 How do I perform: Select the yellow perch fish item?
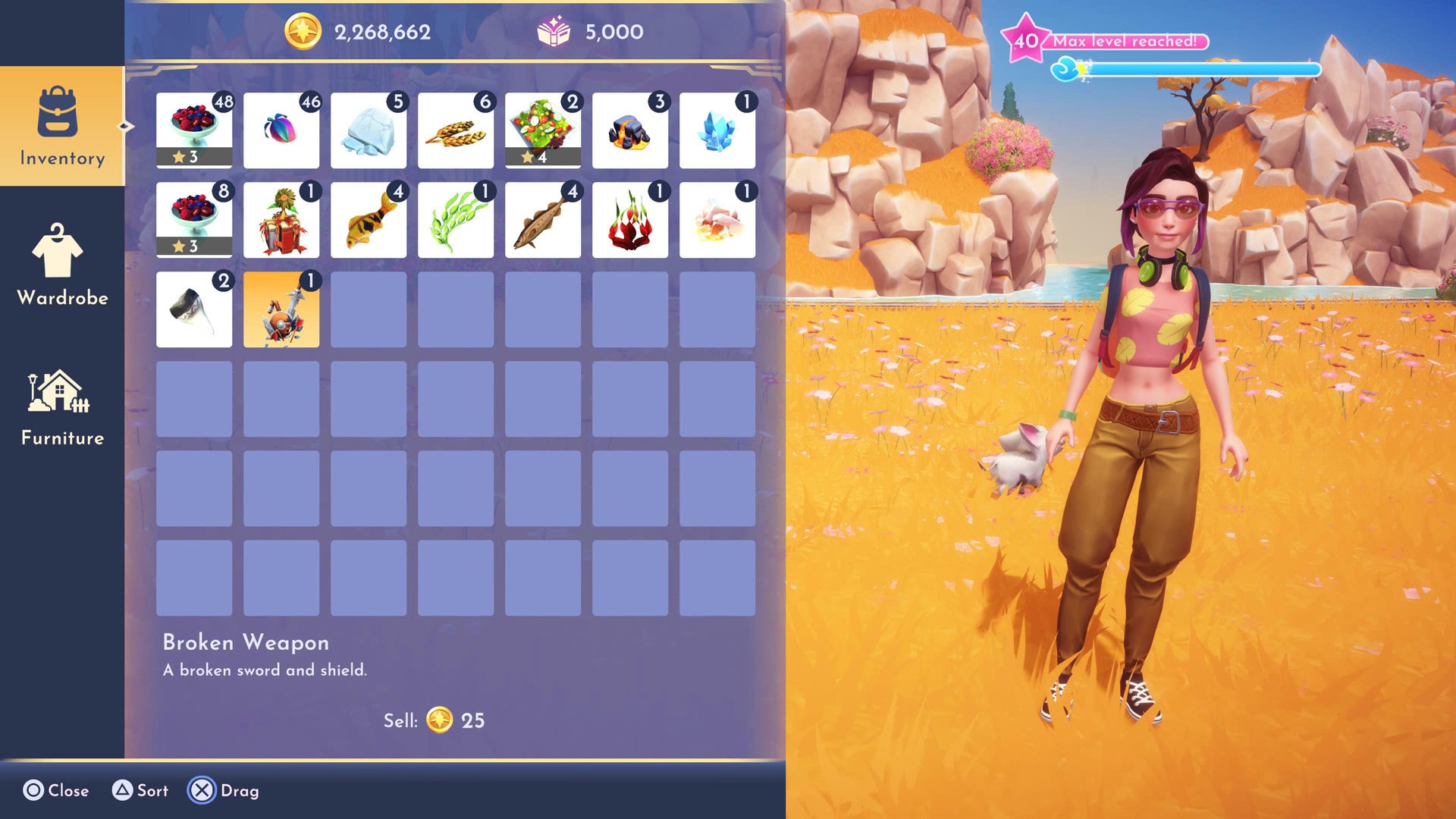[369, 219]
